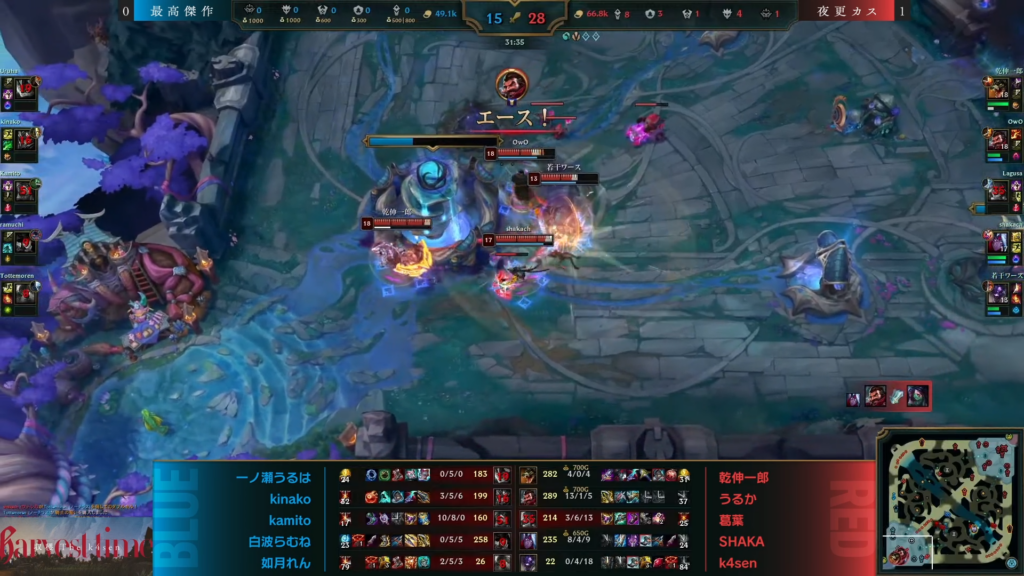Choose SHAKA in the red team list

click(741, 541)
